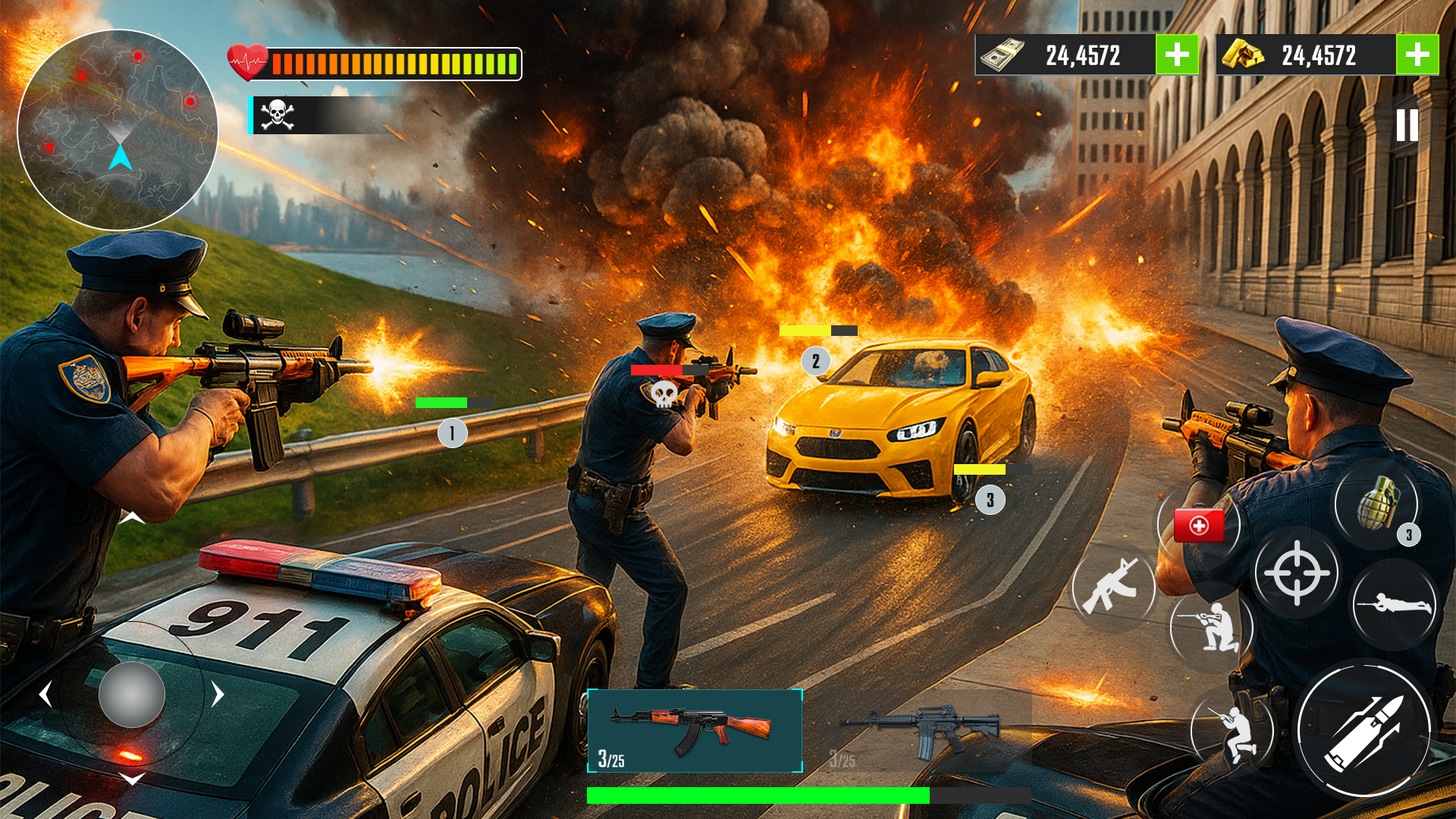Click the kneeling shooter stance button
This screenshot has width=1456, height=819.
click(x=1211, y=626)
